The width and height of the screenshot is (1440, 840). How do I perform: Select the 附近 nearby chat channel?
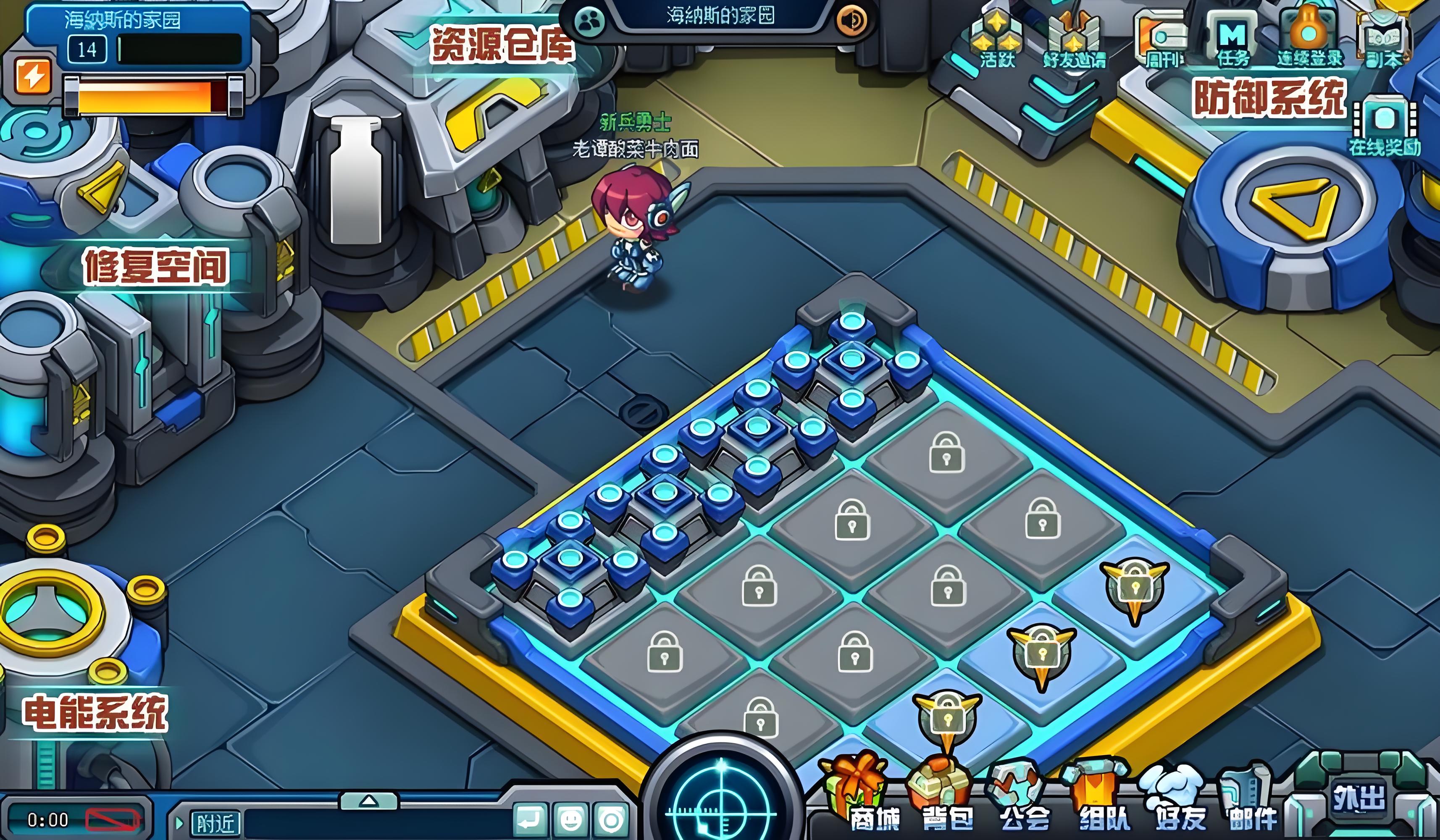click(215, 824)
